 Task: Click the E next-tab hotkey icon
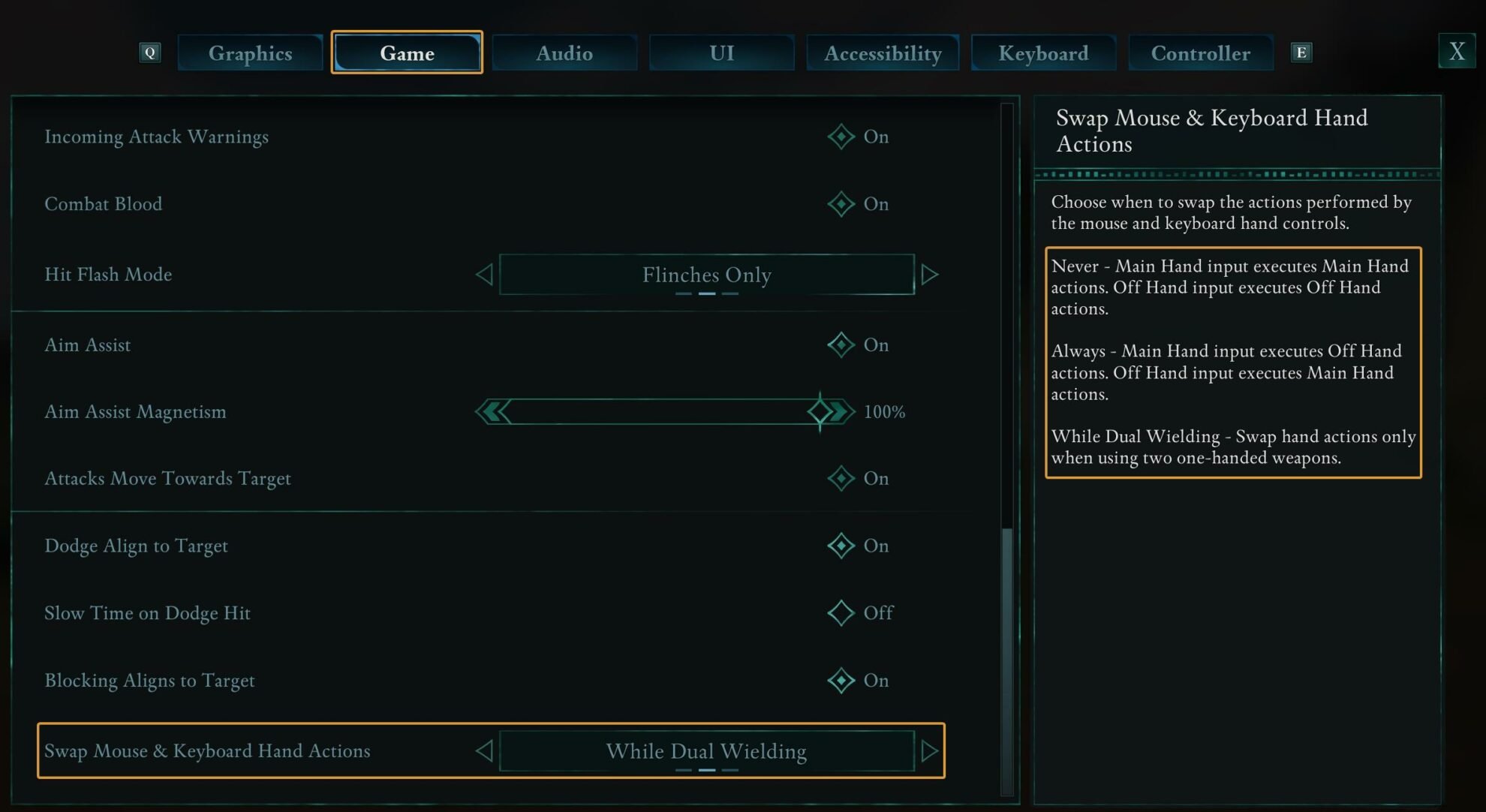pyautogui.click(x=1302, y=52)
